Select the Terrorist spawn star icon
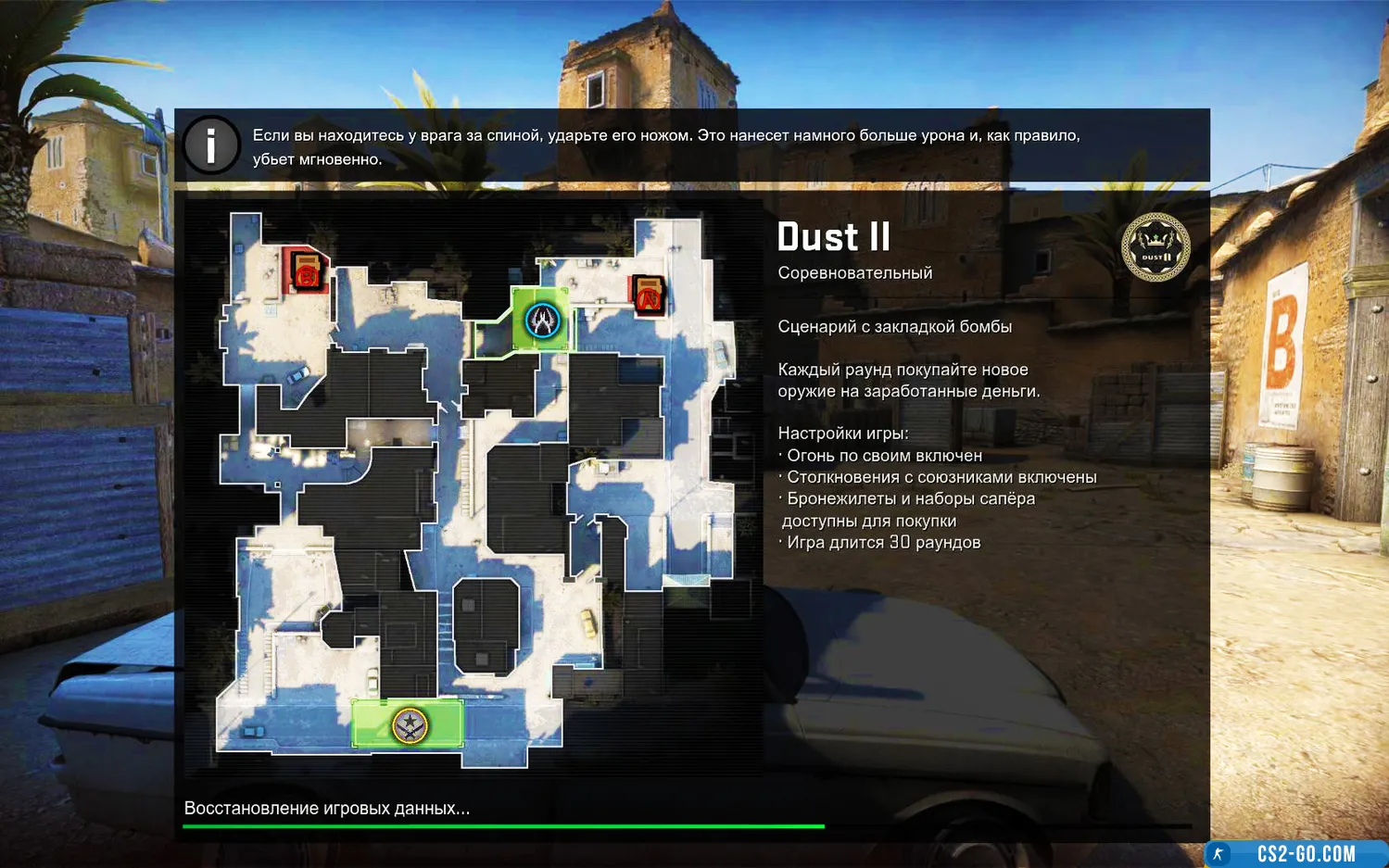 point(409,724)
